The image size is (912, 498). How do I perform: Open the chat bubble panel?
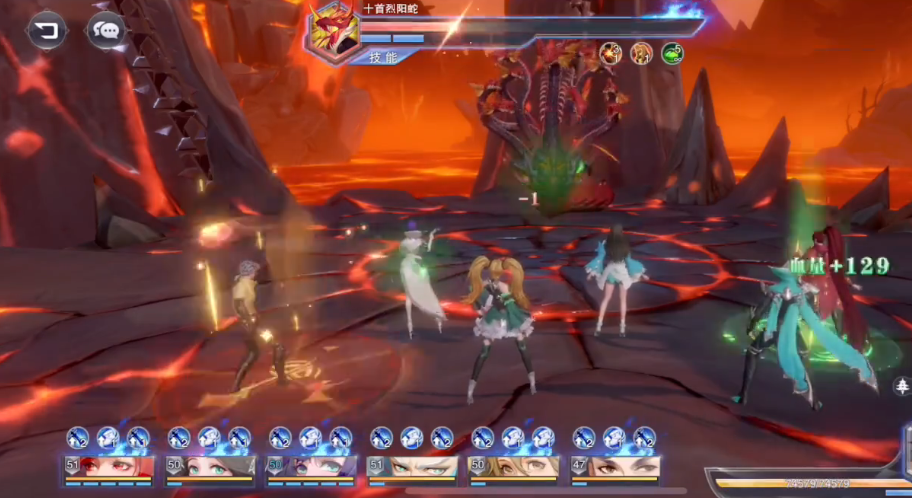coord(105,30)
